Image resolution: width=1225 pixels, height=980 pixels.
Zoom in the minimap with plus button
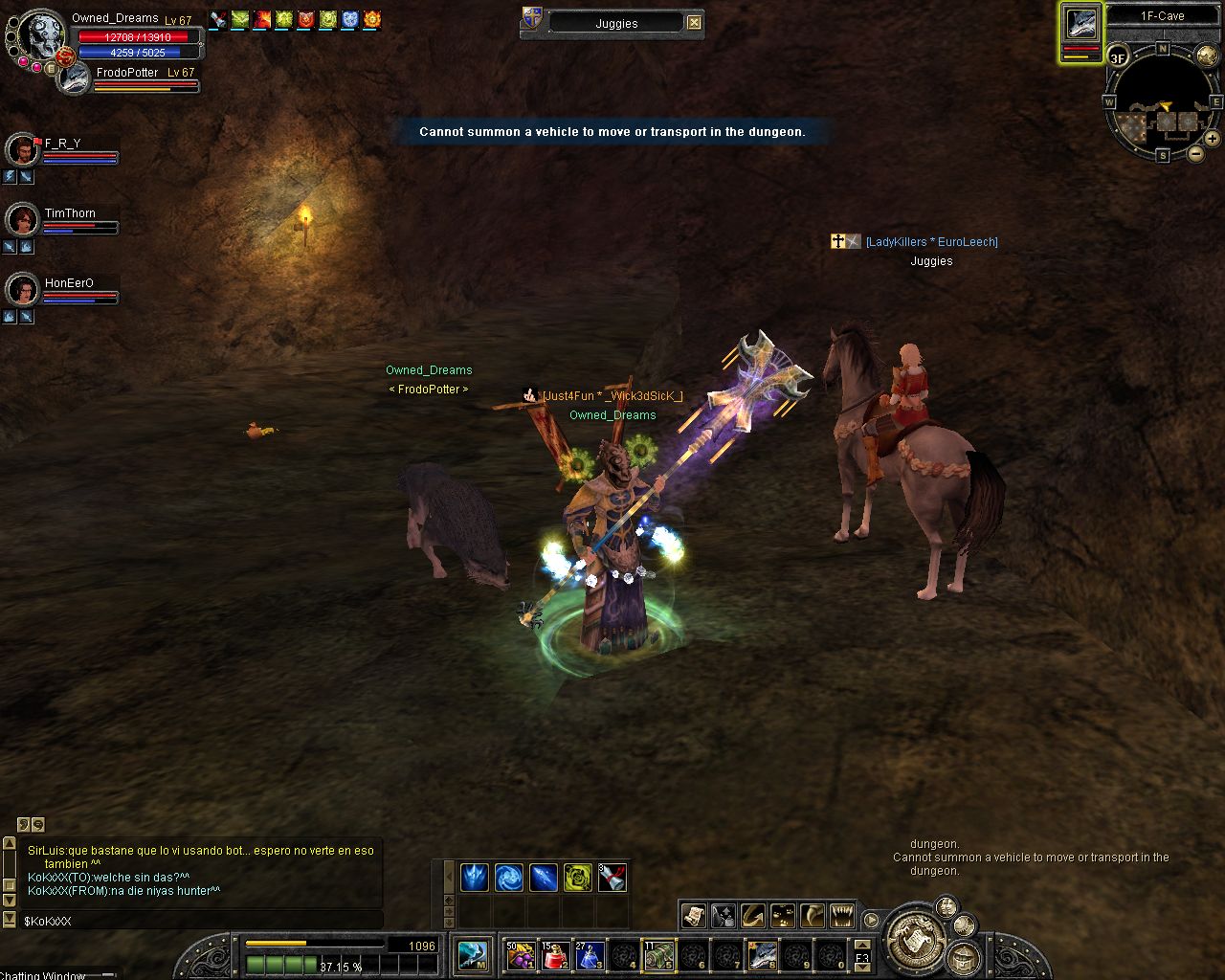point(1212,139)
